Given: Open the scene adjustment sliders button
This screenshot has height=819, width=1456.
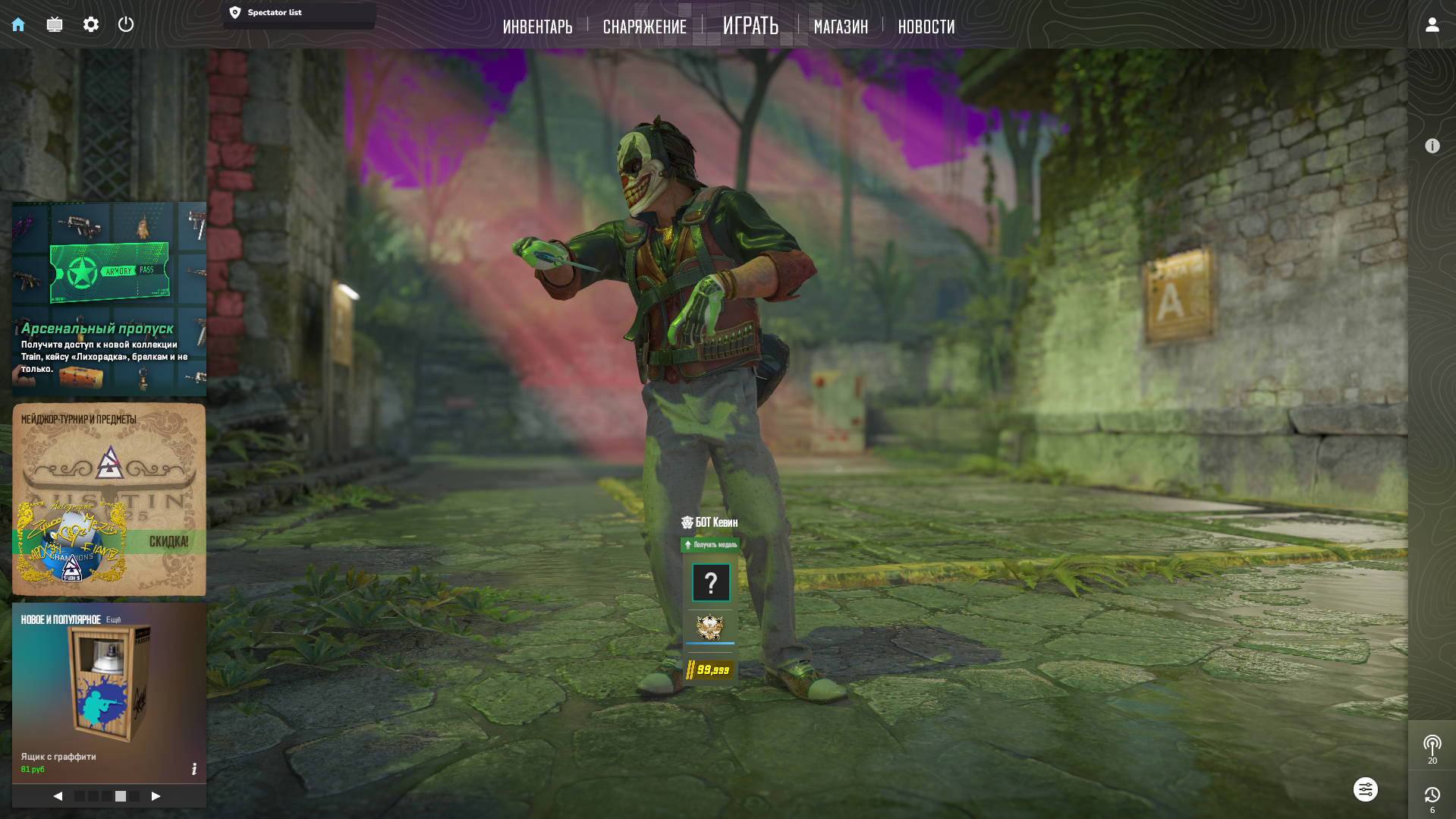Looking at the screenshot, I should tap(1365, 789).
